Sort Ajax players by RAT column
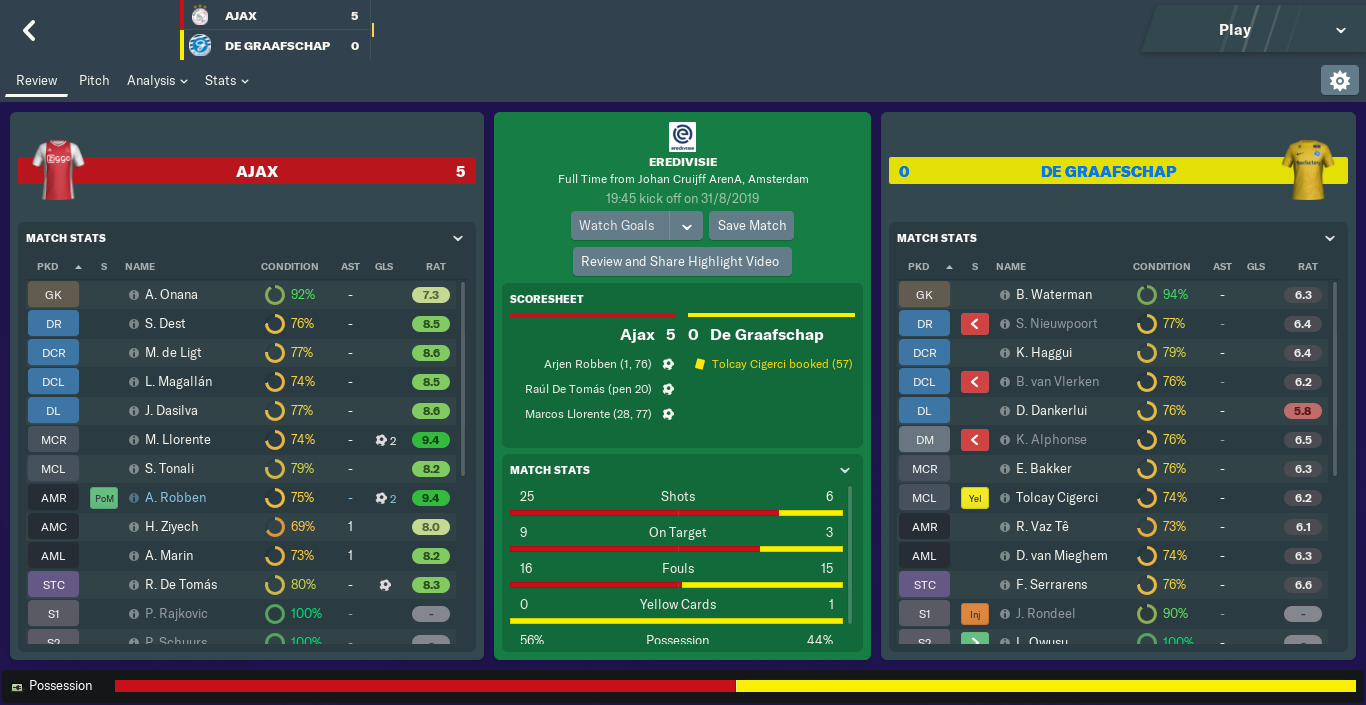This screenshot has height=705, width=1366. [435, 267]
